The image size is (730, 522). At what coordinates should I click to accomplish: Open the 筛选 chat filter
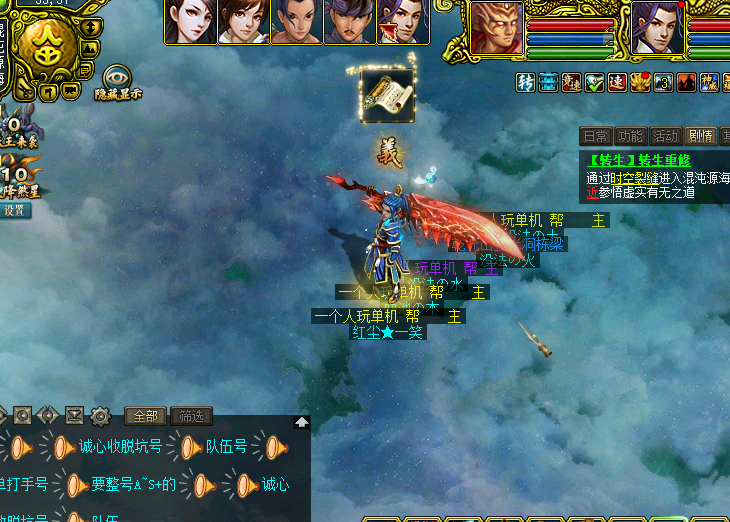[x=191, y=416]
